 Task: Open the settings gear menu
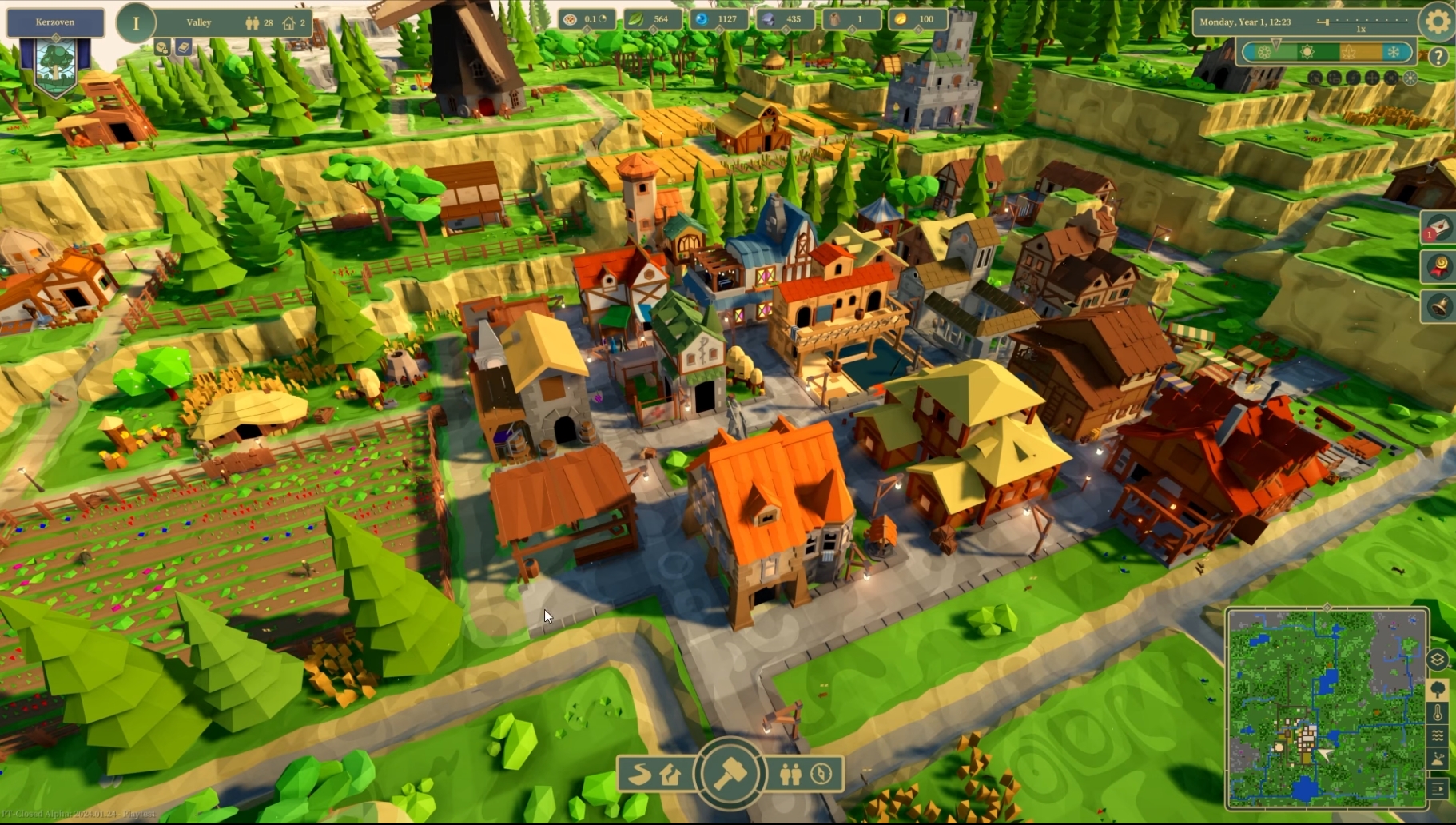coord(1438,22)
